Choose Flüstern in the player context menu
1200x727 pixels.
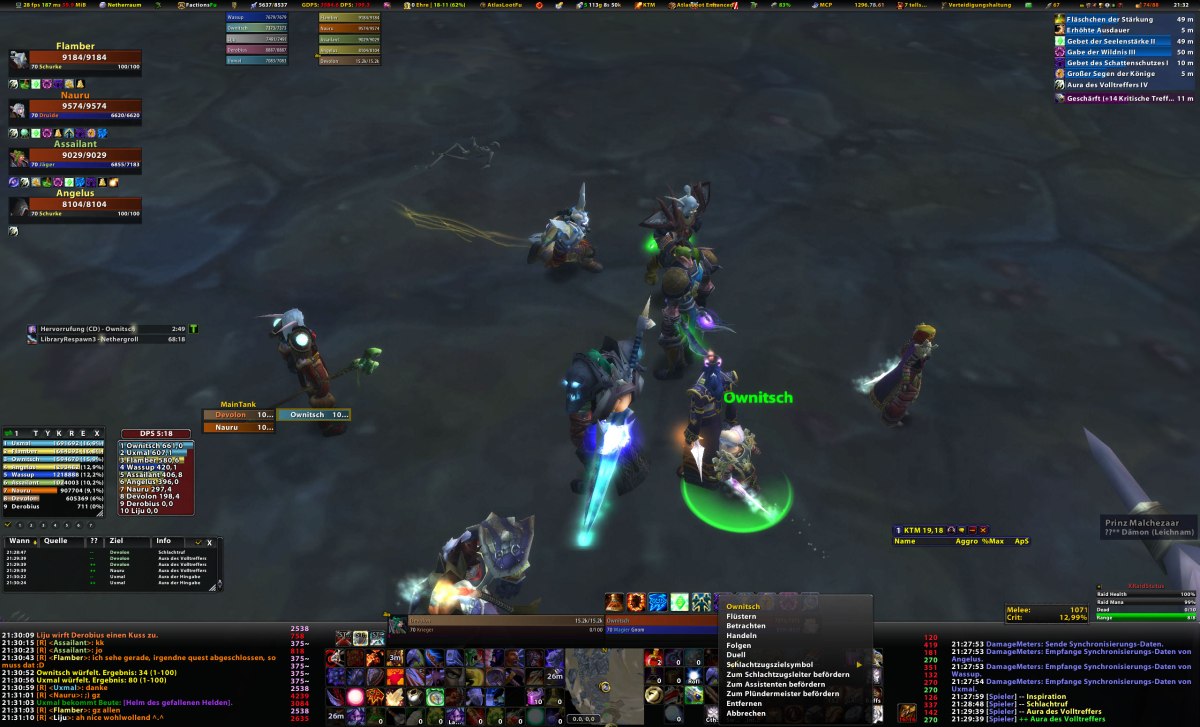click(x=742, y=617)
